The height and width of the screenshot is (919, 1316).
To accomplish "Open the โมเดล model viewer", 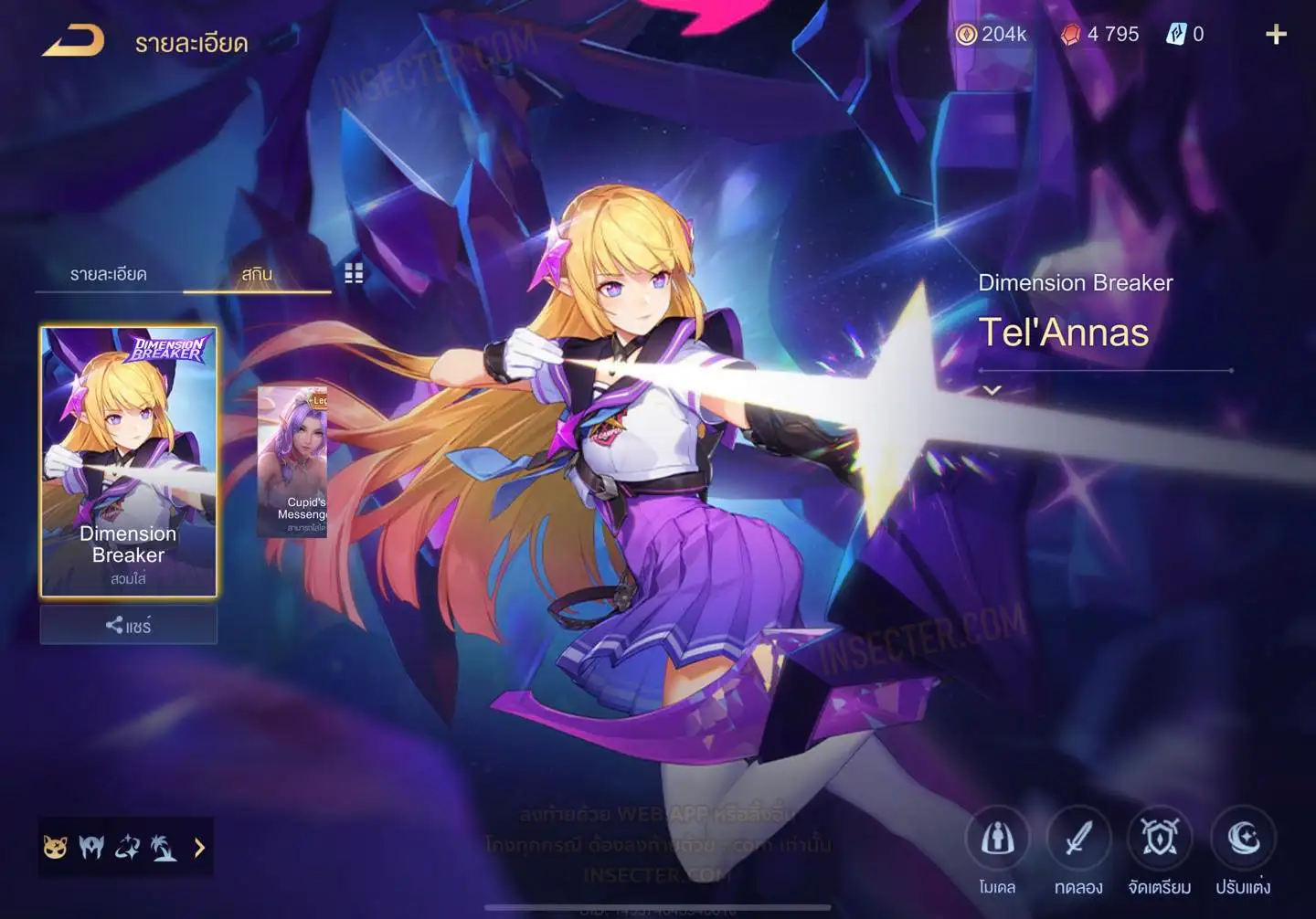I will [997, 839].
